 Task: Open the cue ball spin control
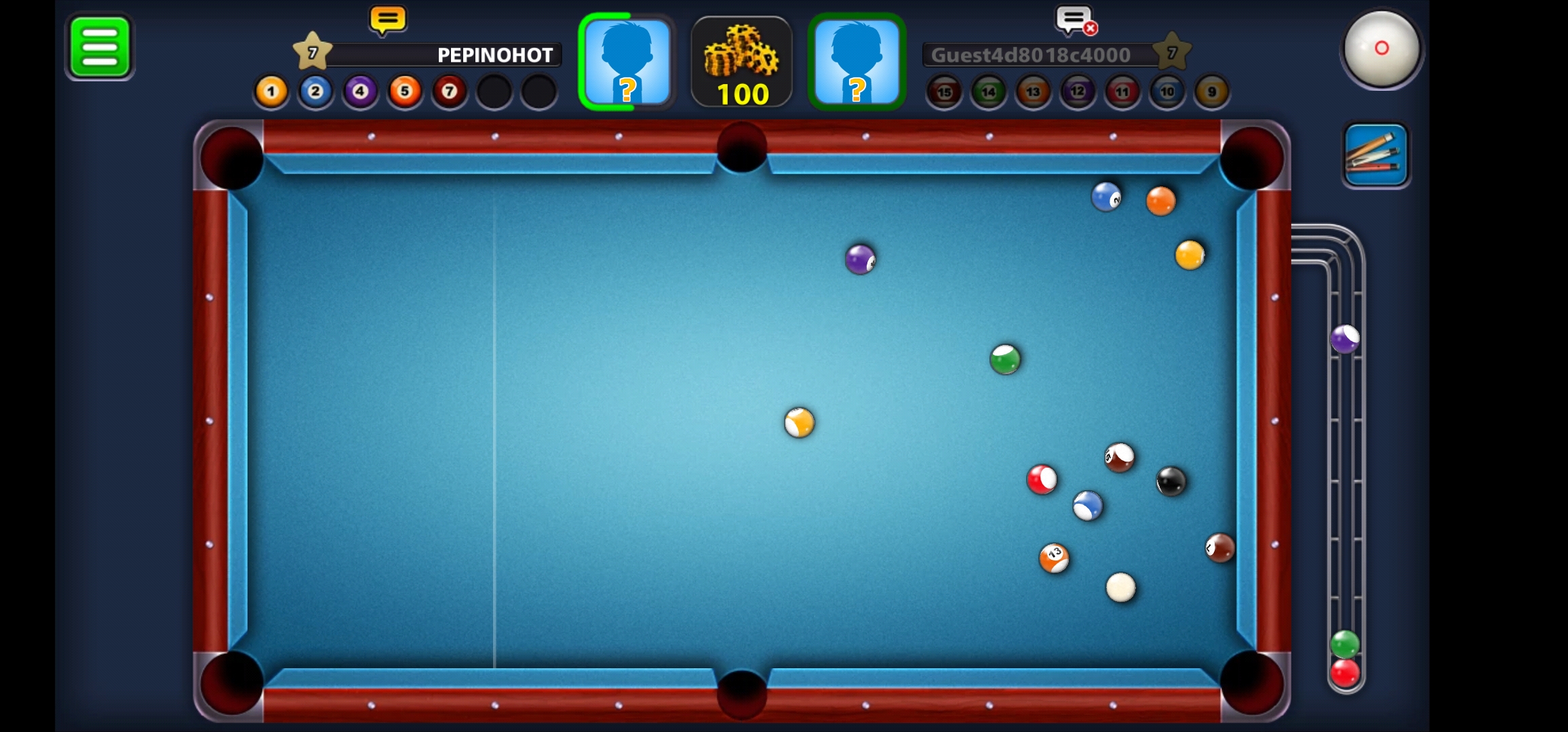point(1381,49)
